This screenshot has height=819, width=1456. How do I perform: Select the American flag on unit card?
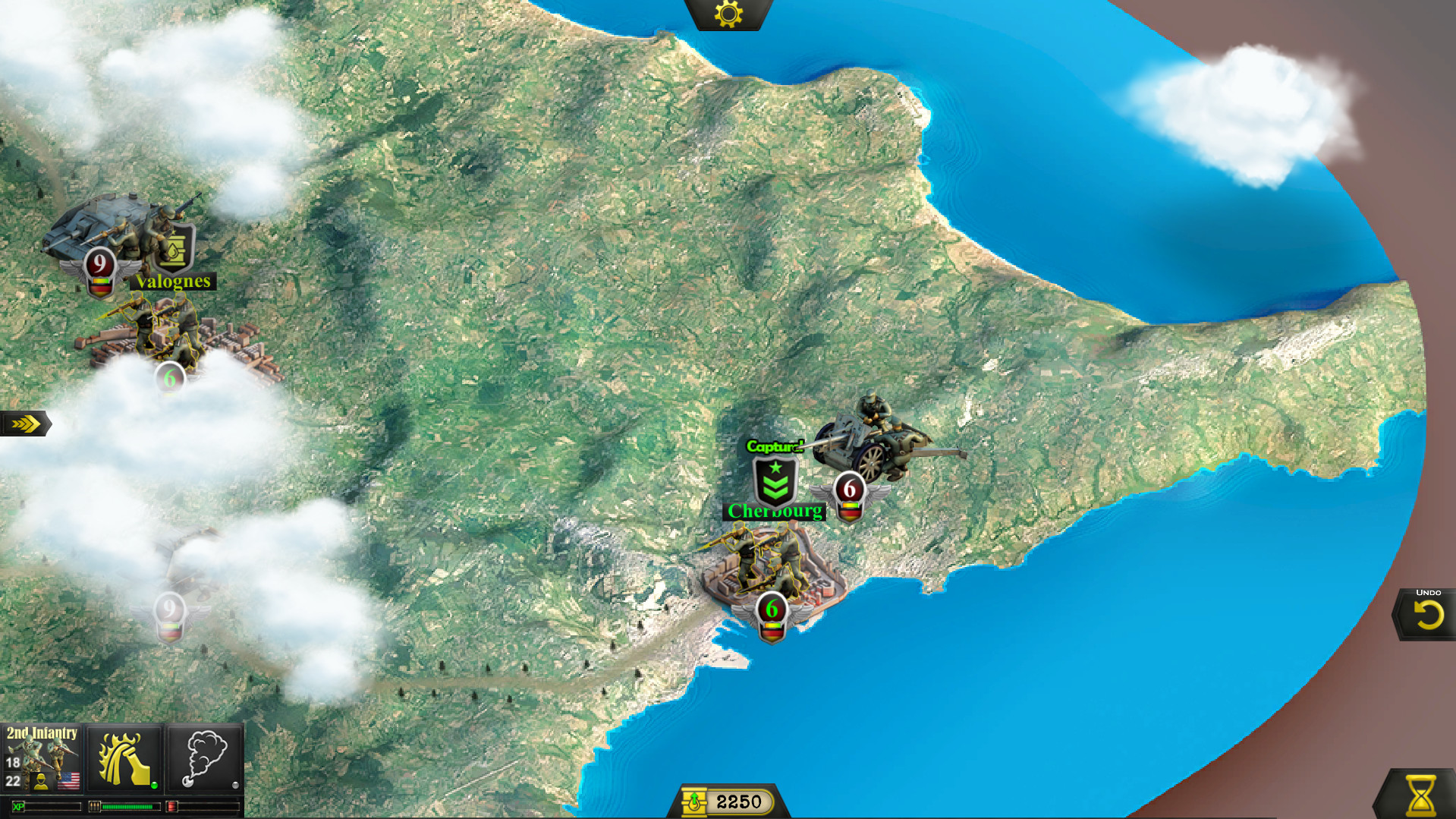(68, 781)
